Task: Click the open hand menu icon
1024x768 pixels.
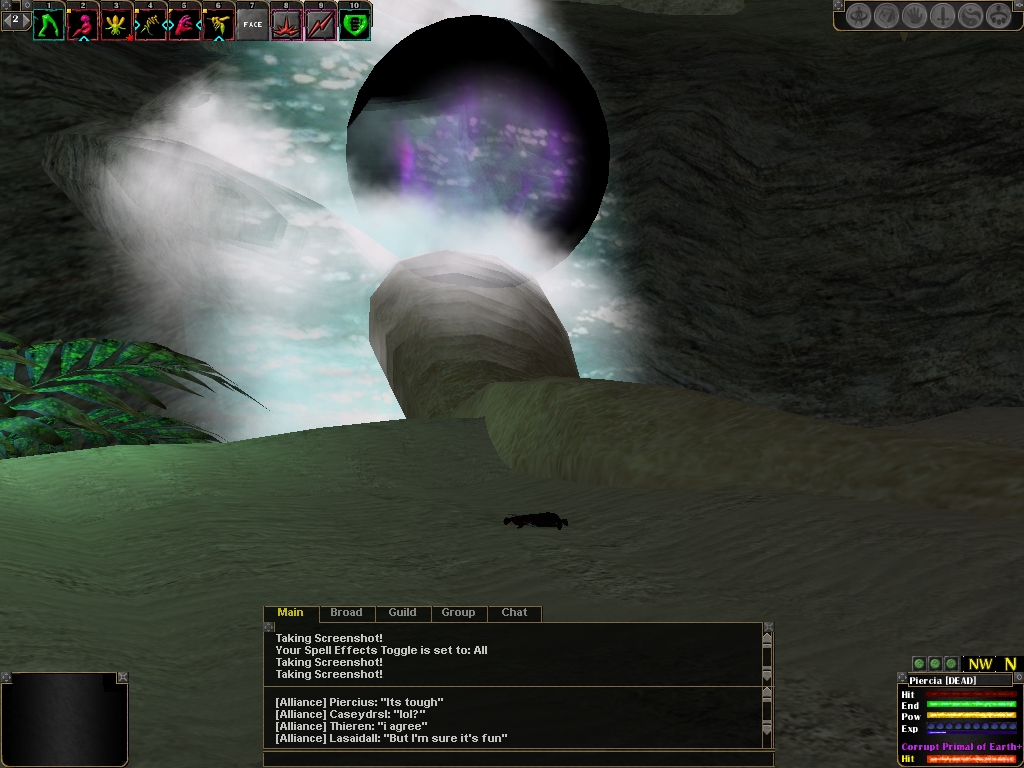Action: (x=914, y=16)
